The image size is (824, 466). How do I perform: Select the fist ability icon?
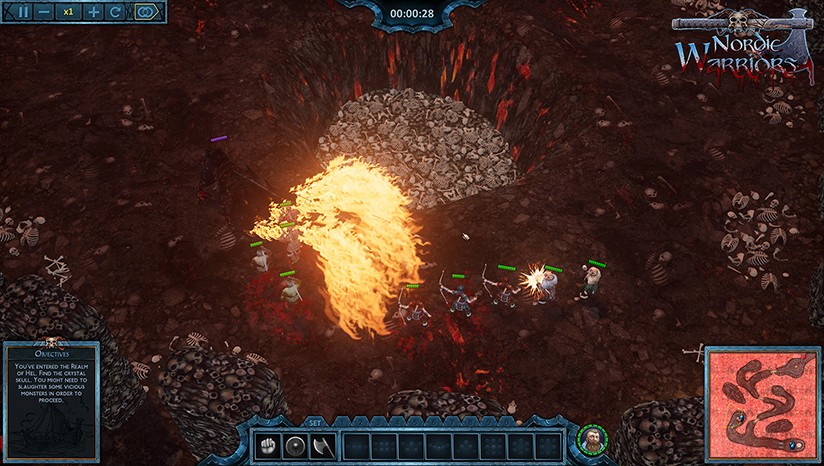[267, 446]
